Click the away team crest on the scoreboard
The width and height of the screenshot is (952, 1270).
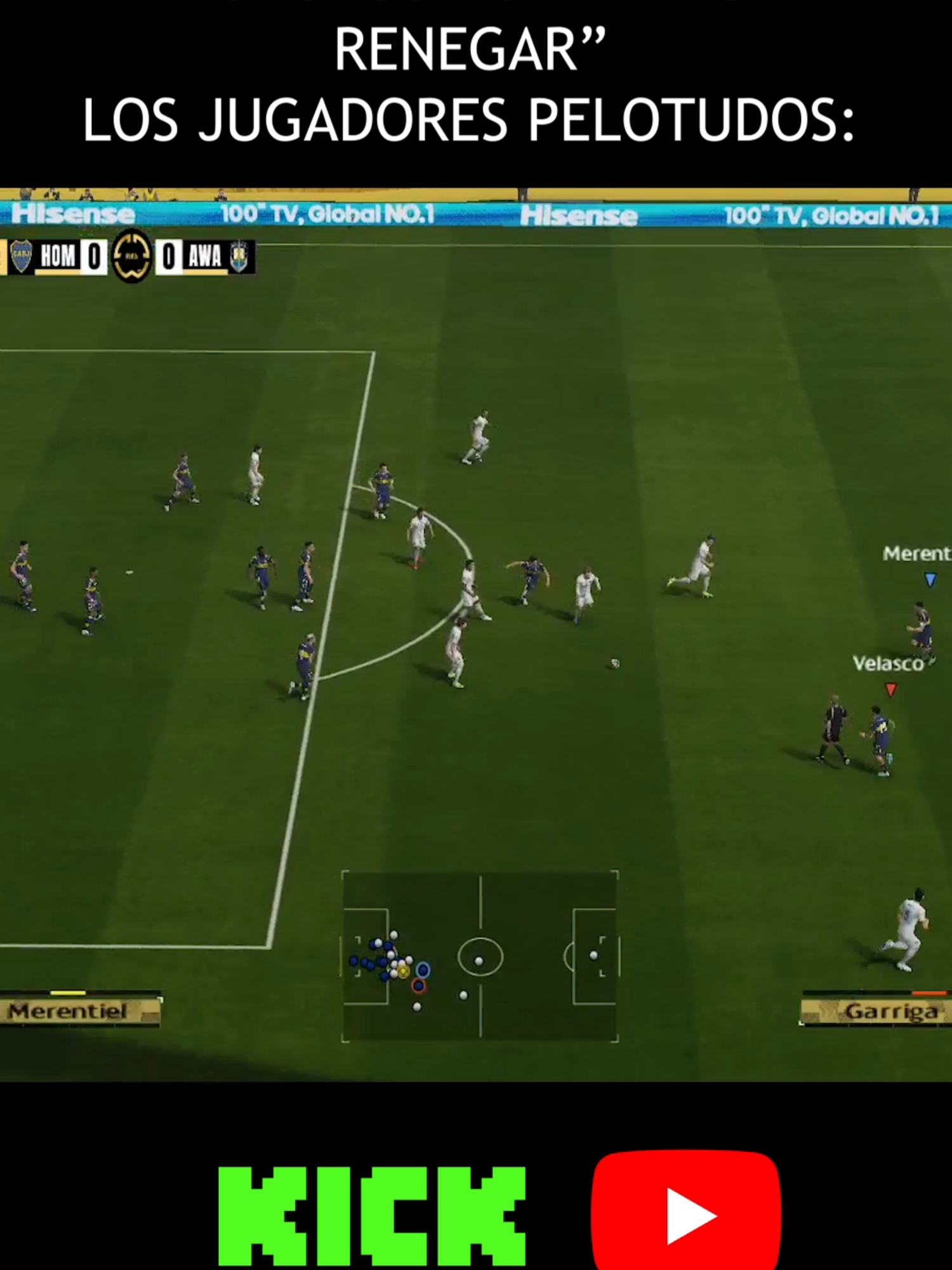click(x=239, y=255)
